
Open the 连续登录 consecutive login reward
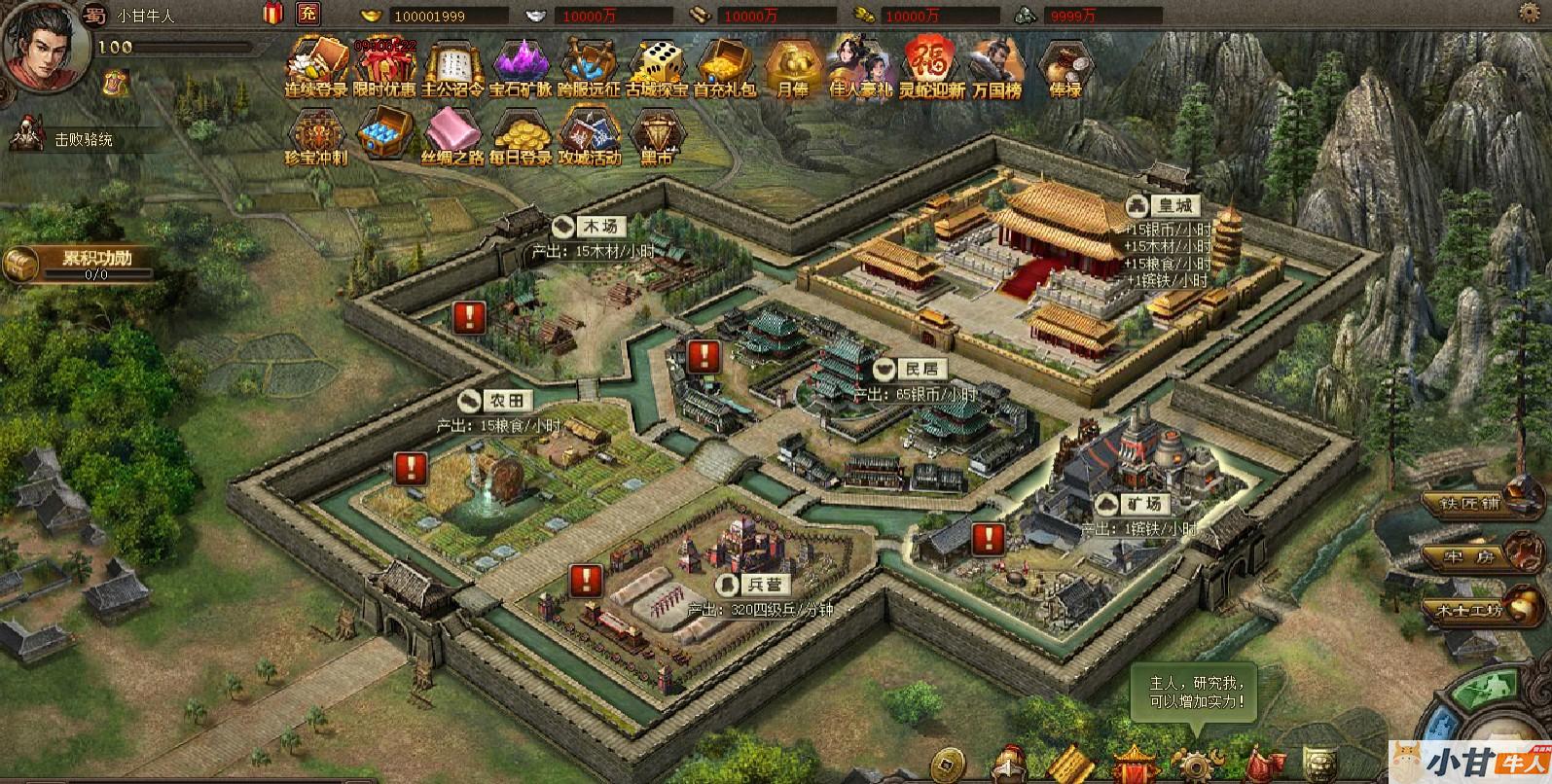pyautogui.click(x=316, y=65)
